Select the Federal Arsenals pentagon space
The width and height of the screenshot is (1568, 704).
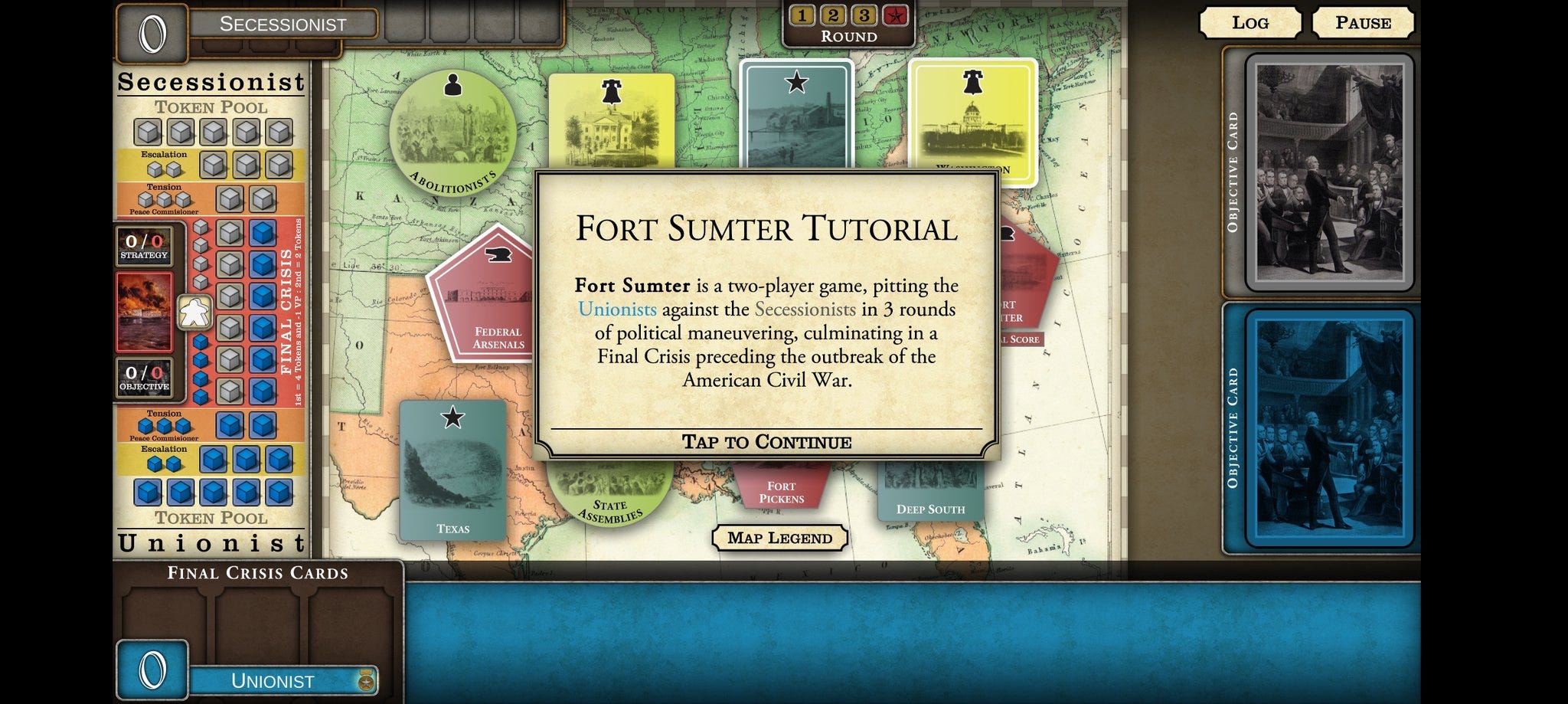(x=482, y=299)
